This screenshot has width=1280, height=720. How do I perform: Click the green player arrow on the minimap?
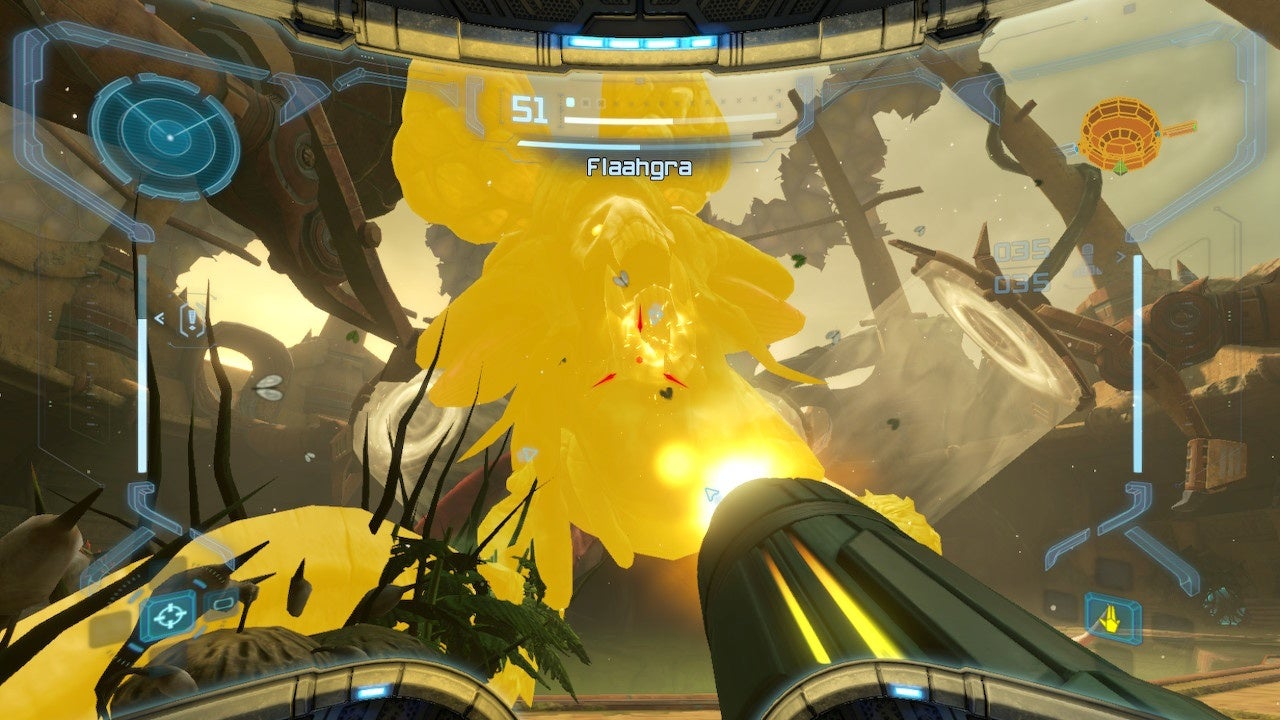pyautogui.click(x=1120, y=168)
